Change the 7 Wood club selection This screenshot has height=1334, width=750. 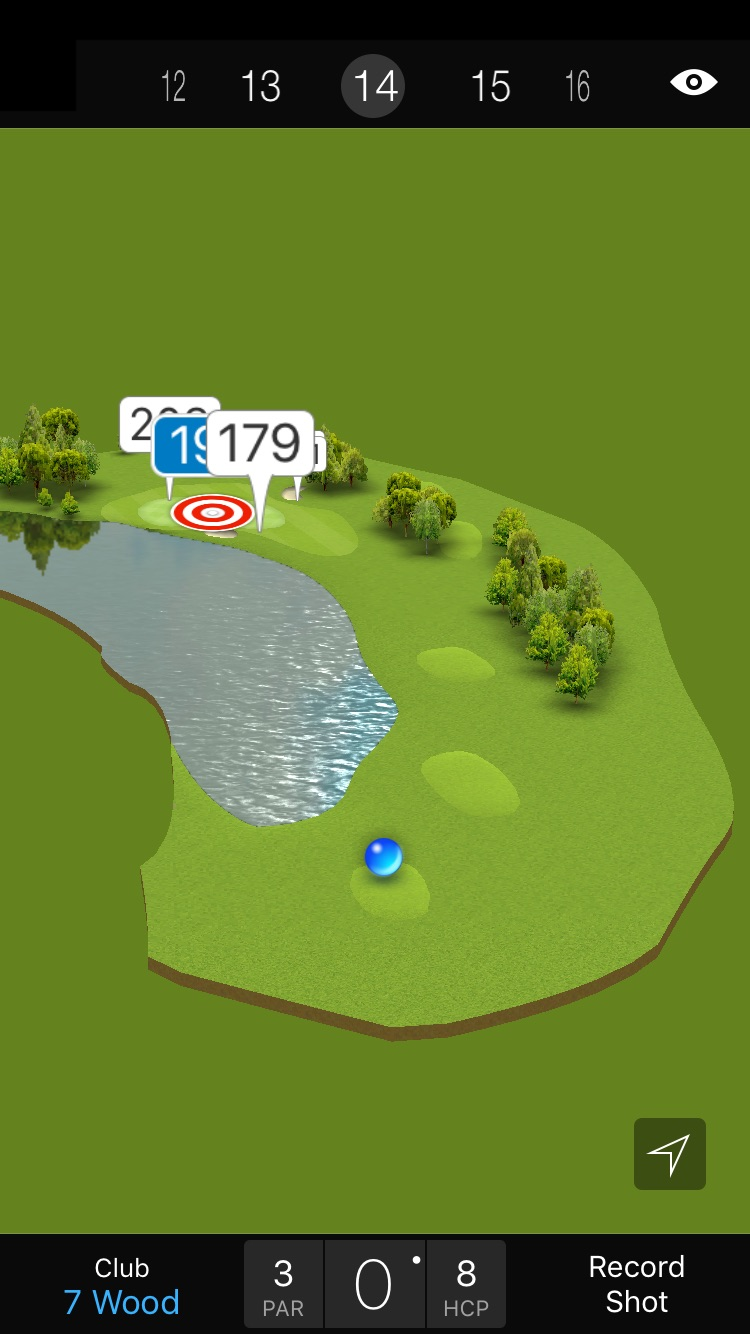(x=122, y=1285)
